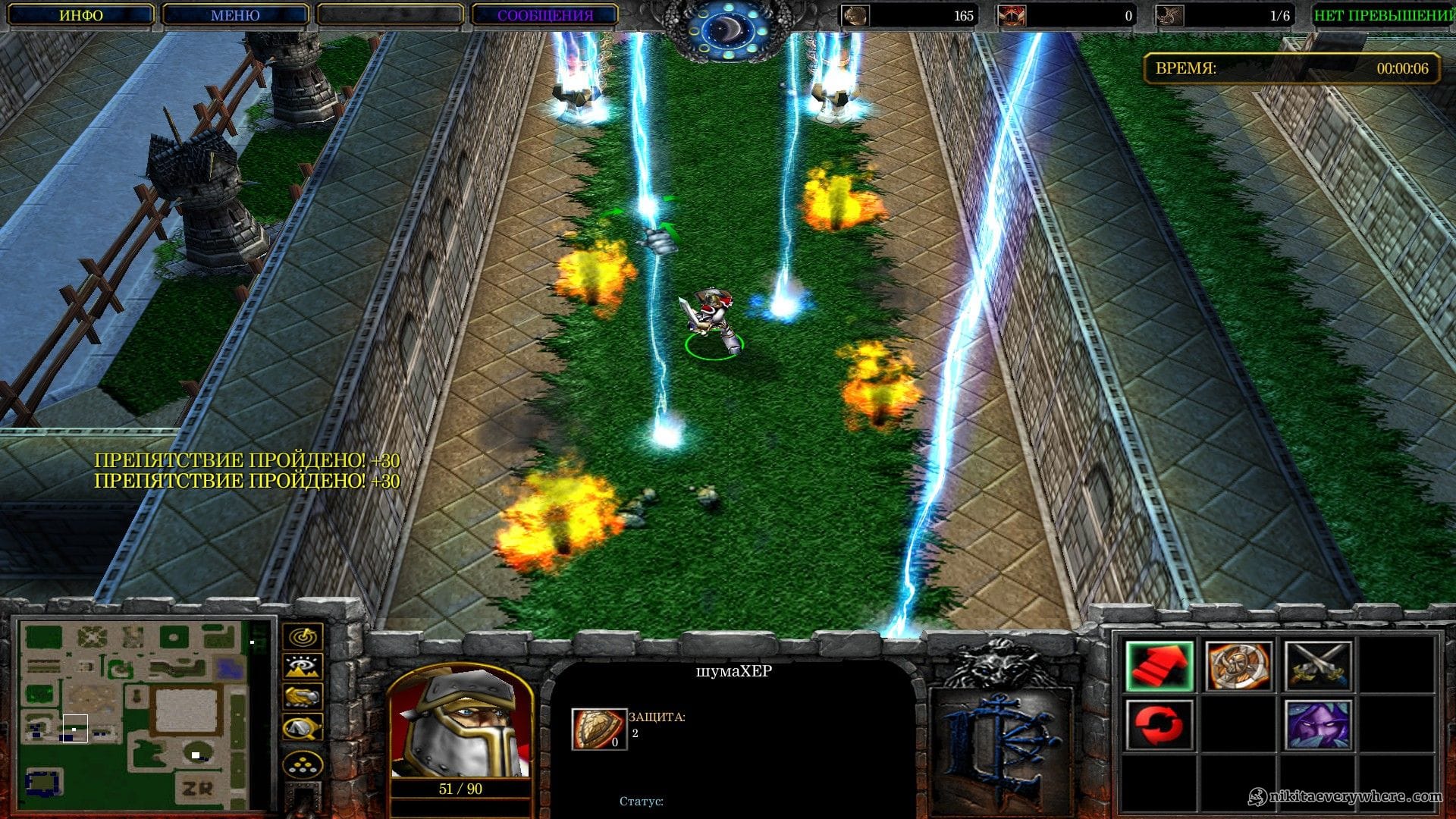Toggle minimap creep camp display button
Viewport: 1456px width, 819px height.
303,728
